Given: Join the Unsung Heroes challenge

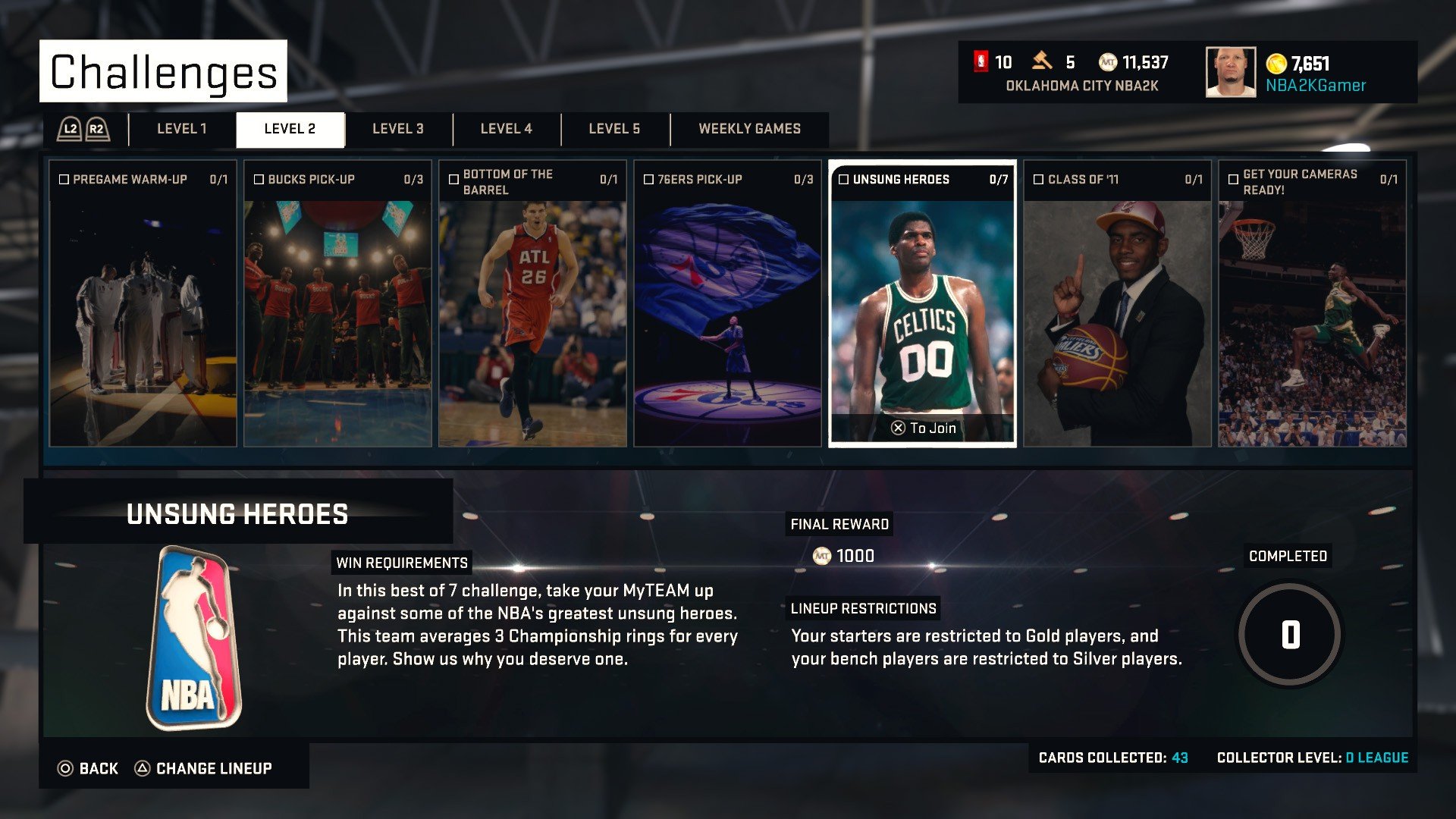Looking at the screenshot, I should (x=922, y=427).
